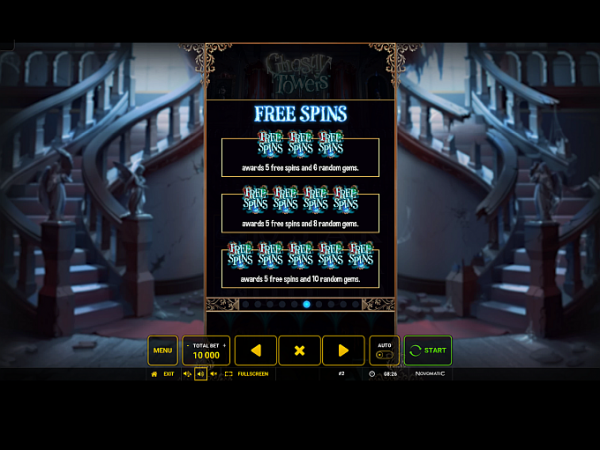This screenshot has width=600, height=450.
Task: Decrease total bet with the minus sign
Action: [188, 344]
